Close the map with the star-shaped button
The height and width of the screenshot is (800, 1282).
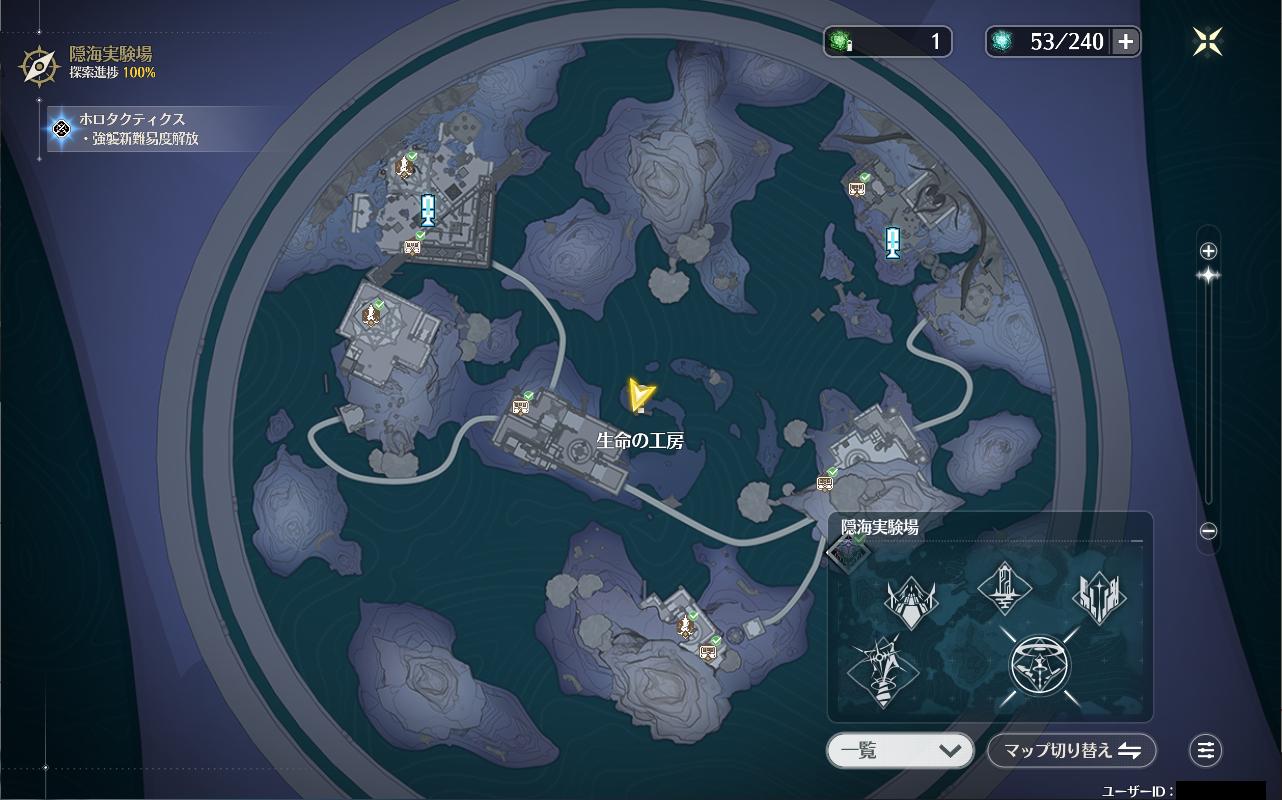click(1207, 41)
